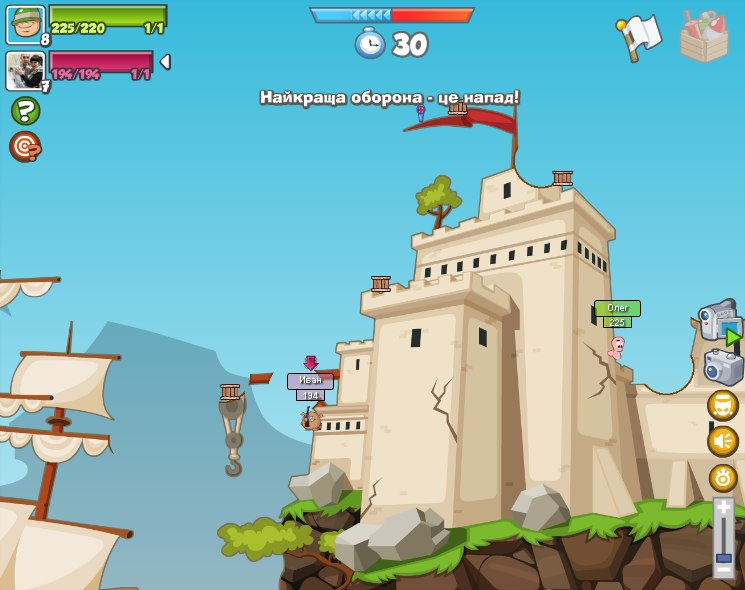The image size is (745, 590).
Task: Click the blue zoom slider handle
Action: pos(723,557)
